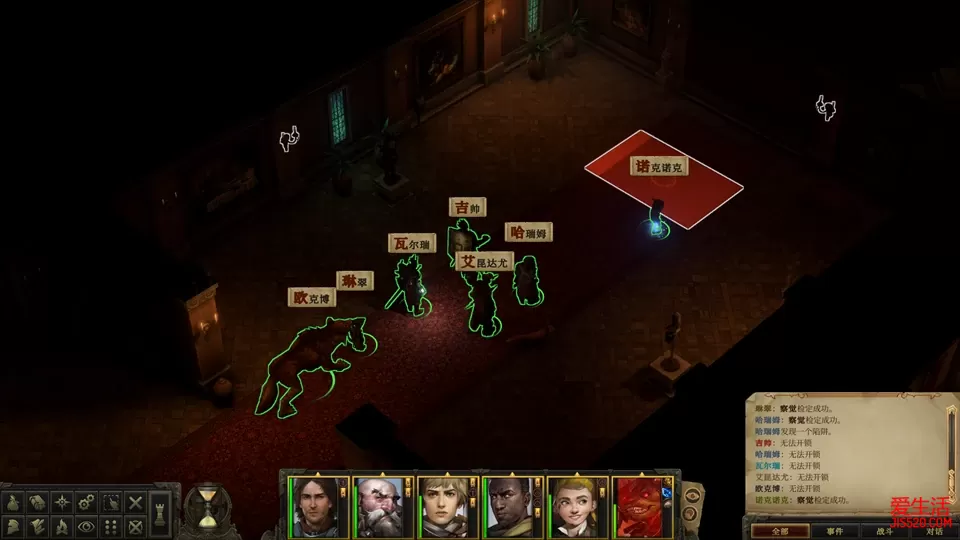Switch log to 事件 tab

click(835, 531)
